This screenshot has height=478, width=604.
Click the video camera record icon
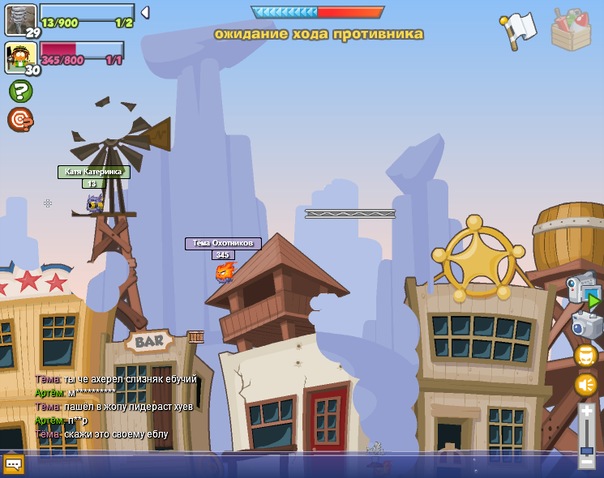pyautogui.click(x=583, y=288)
